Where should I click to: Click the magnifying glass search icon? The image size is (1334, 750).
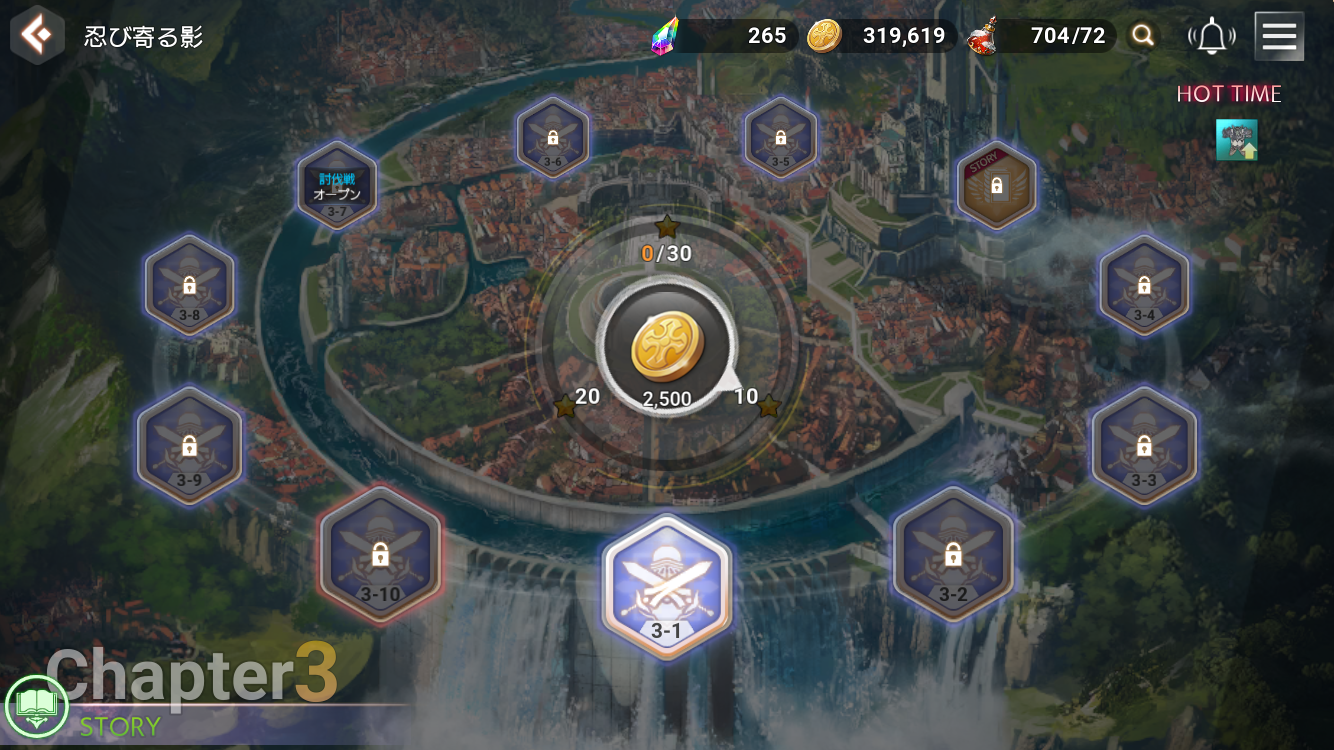1143,37
